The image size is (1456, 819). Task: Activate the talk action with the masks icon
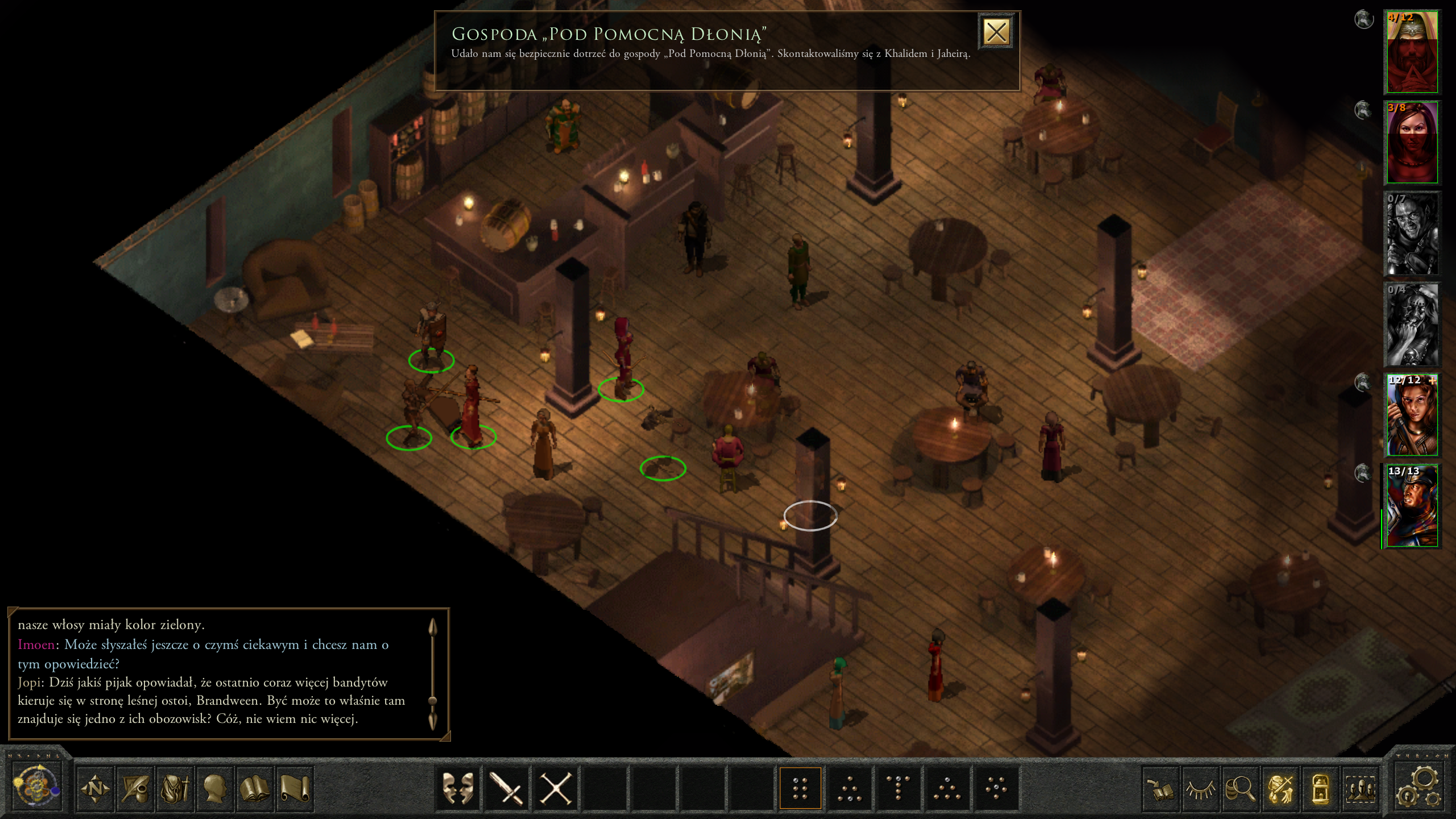click(x=458, y=788)
